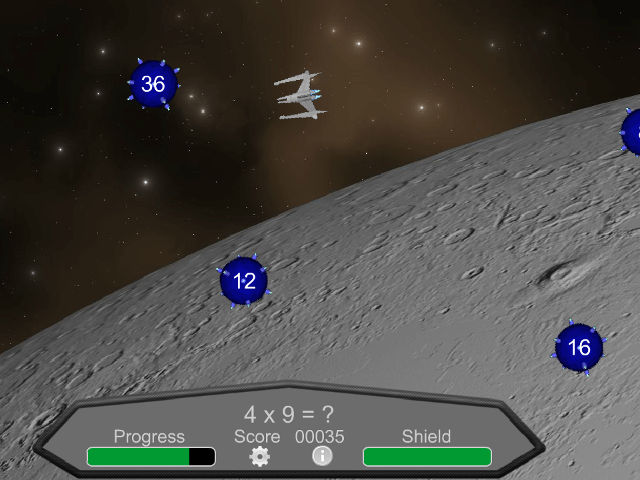This screenshot has width=640, height=480.
Task: Pick the asteroid numbered 16
Action: [x=579, y=347]
